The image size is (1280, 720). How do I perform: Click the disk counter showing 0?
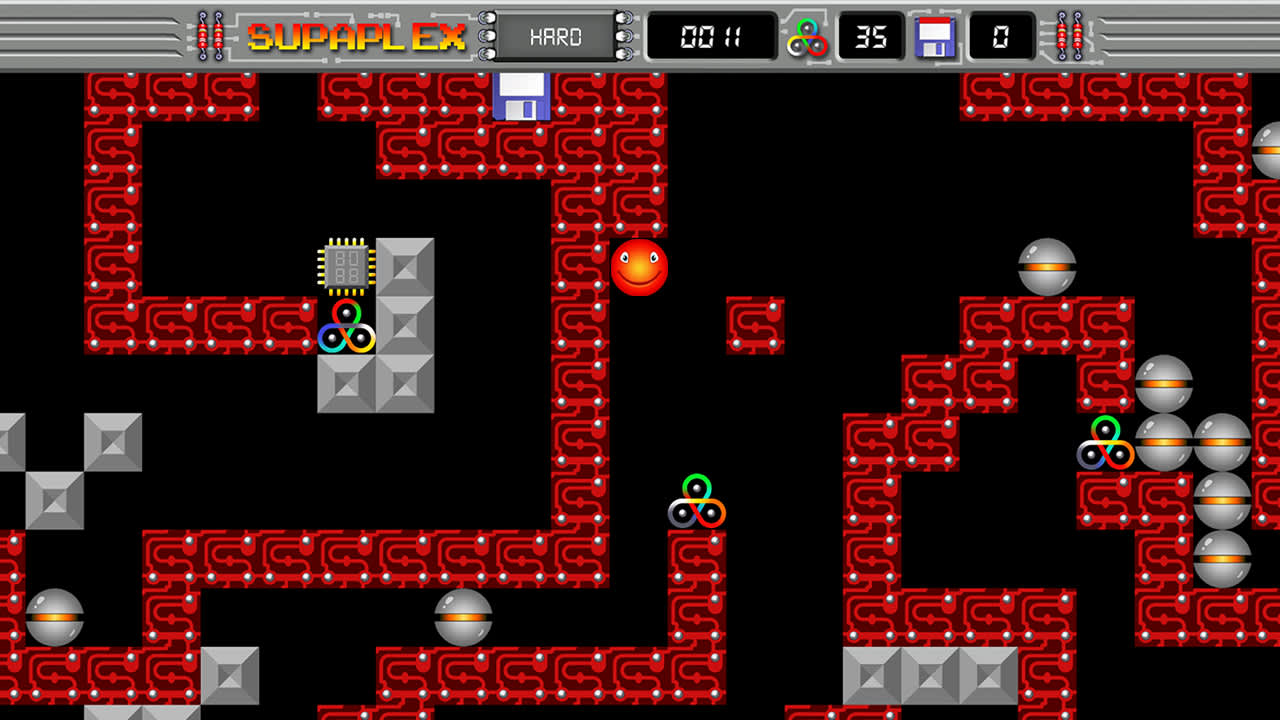tap(1000, 38)
